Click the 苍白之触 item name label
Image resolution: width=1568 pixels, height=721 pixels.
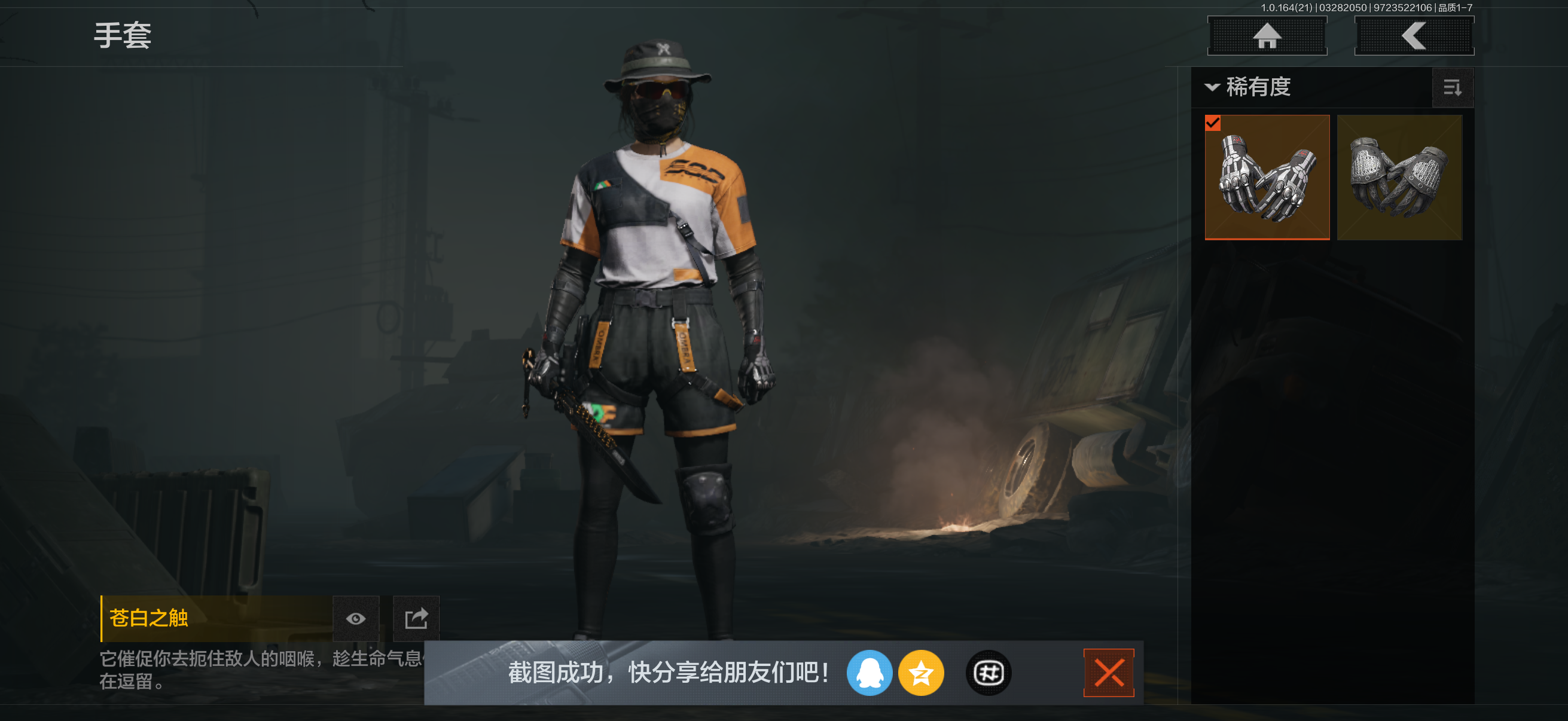click(148, 618)
